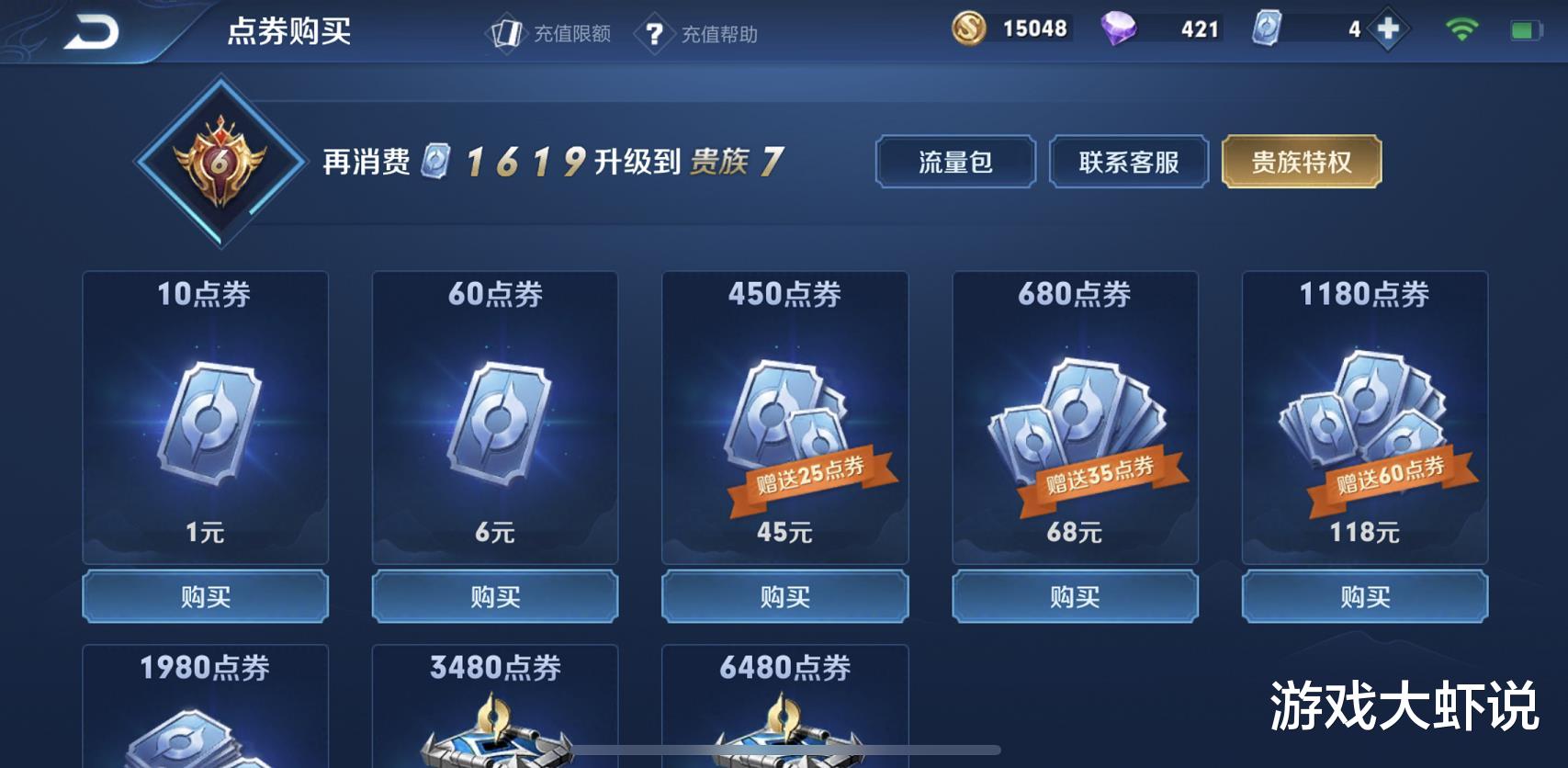
Task: Buy the 10点券 pack for 1元
Action: [204, 596]
